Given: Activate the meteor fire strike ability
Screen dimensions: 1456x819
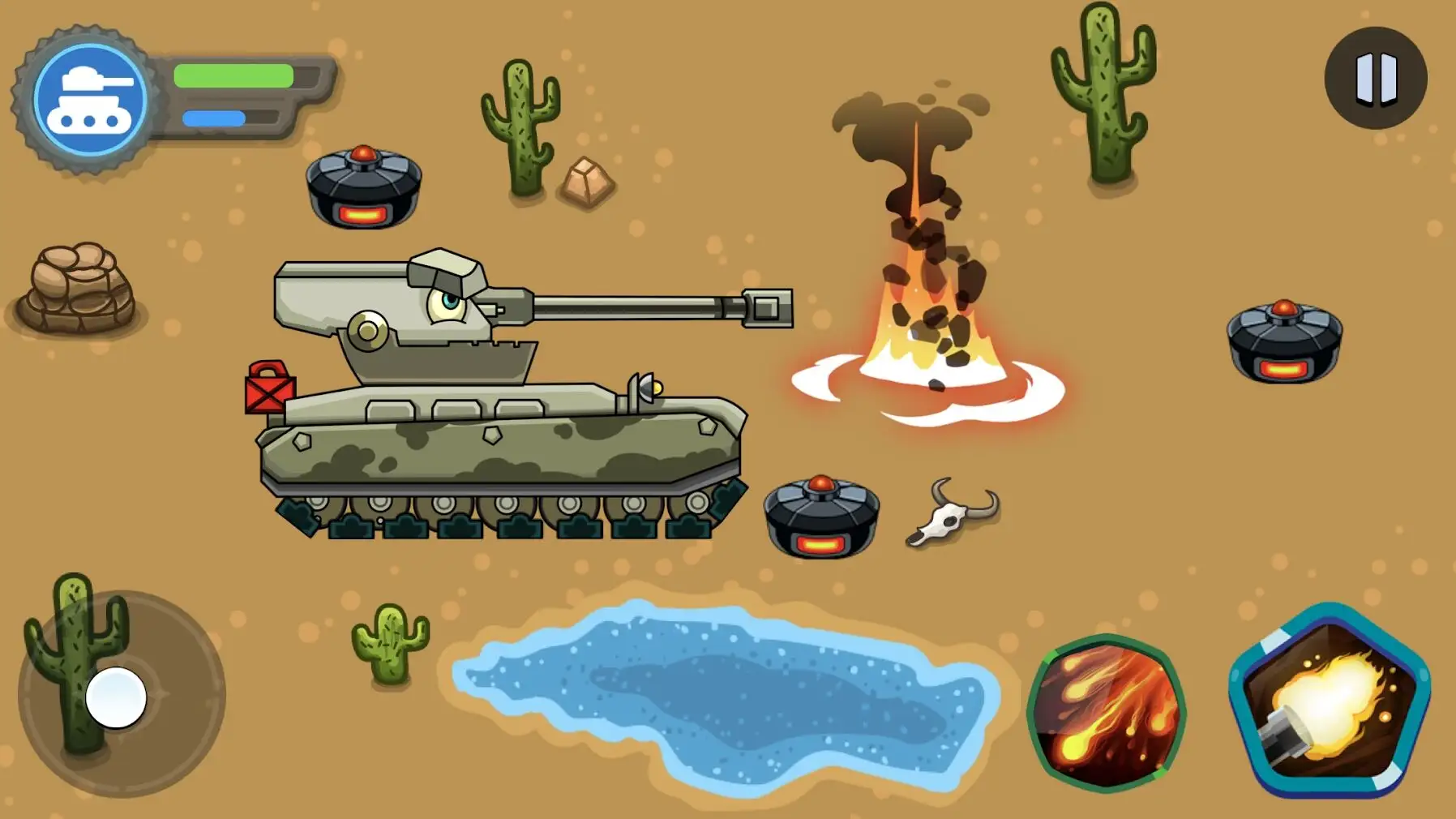Looking at the screenshot, I should pyautogui.click(x=1107, y=714).
